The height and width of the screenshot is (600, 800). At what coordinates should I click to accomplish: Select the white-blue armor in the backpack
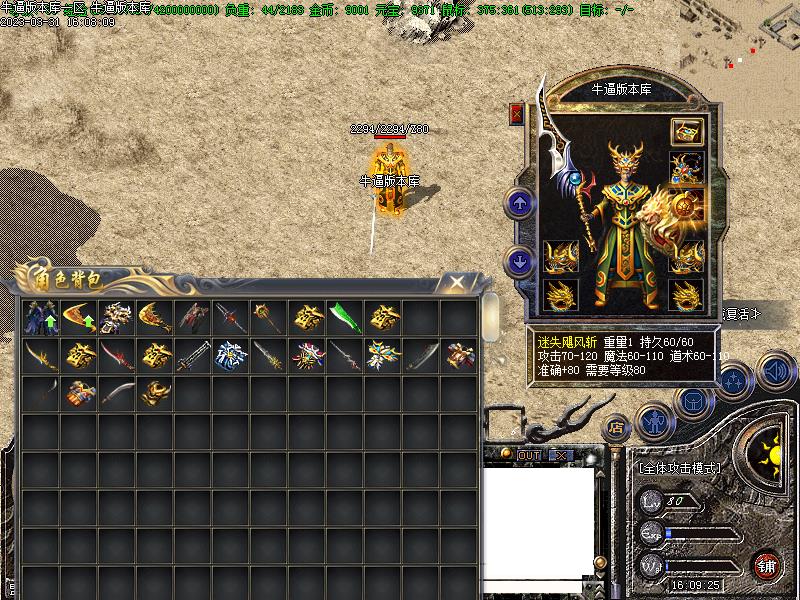231,356
